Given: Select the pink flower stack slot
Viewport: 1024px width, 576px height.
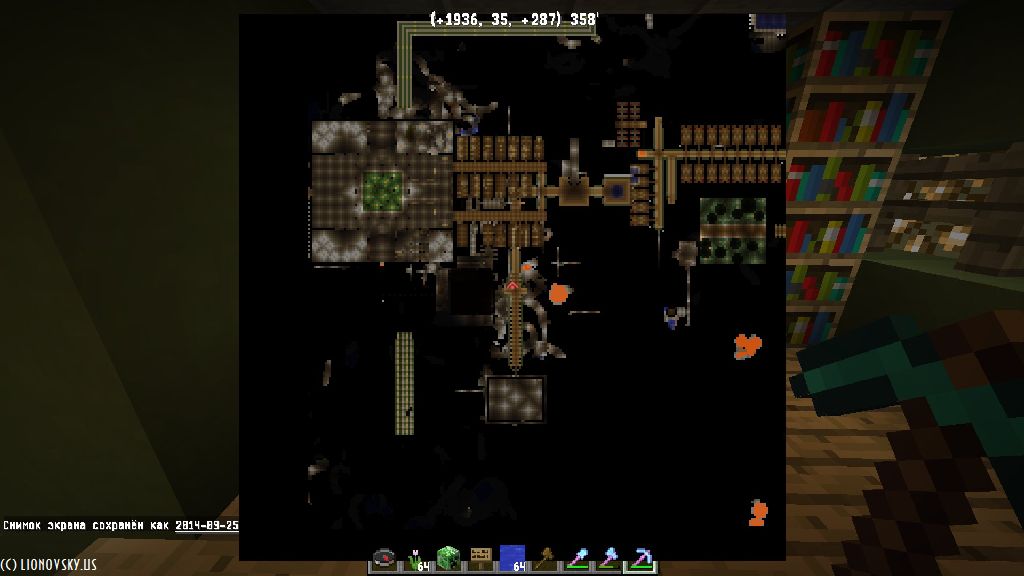Looking at the screenshot, I should tap(416, 559).
